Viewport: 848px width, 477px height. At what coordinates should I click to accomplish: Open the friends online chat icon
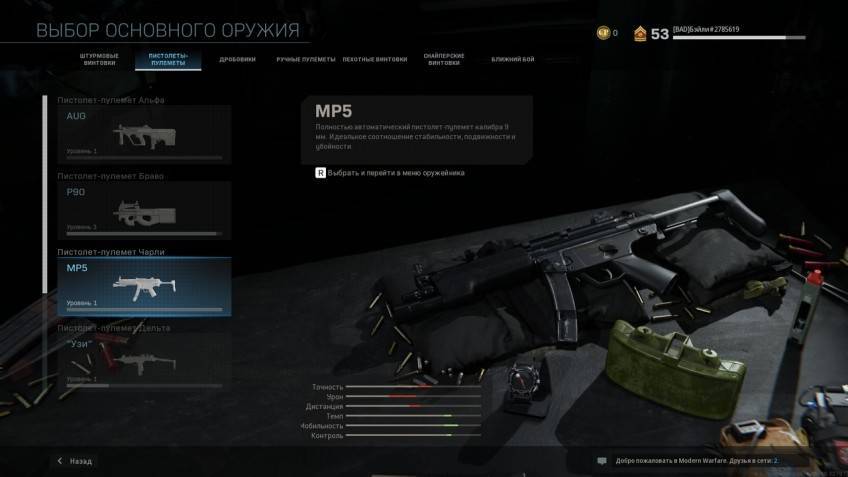602,461
